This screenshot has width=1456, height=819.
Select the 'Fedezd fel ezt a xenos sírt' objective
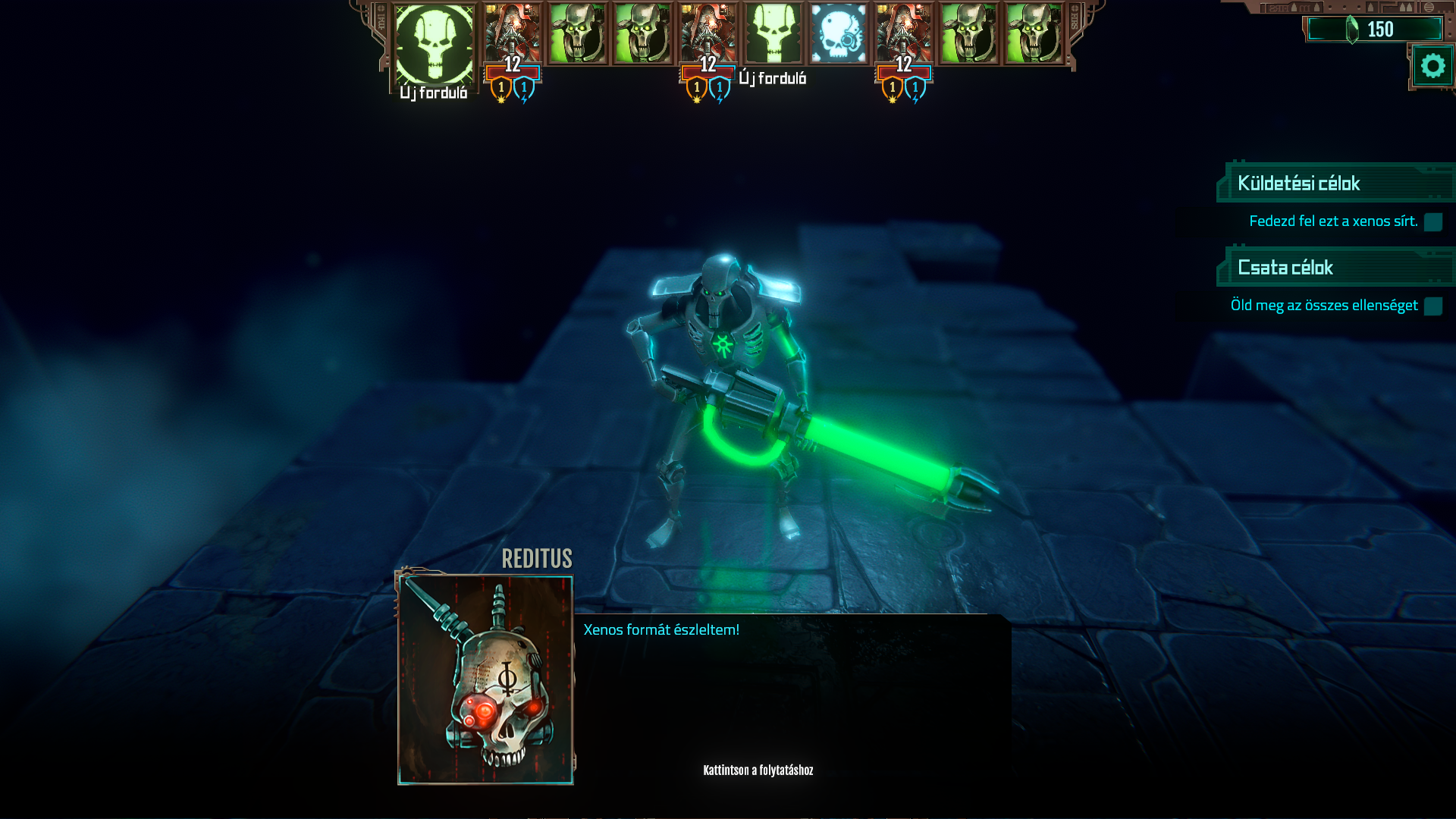click(x=1333, y=221)
